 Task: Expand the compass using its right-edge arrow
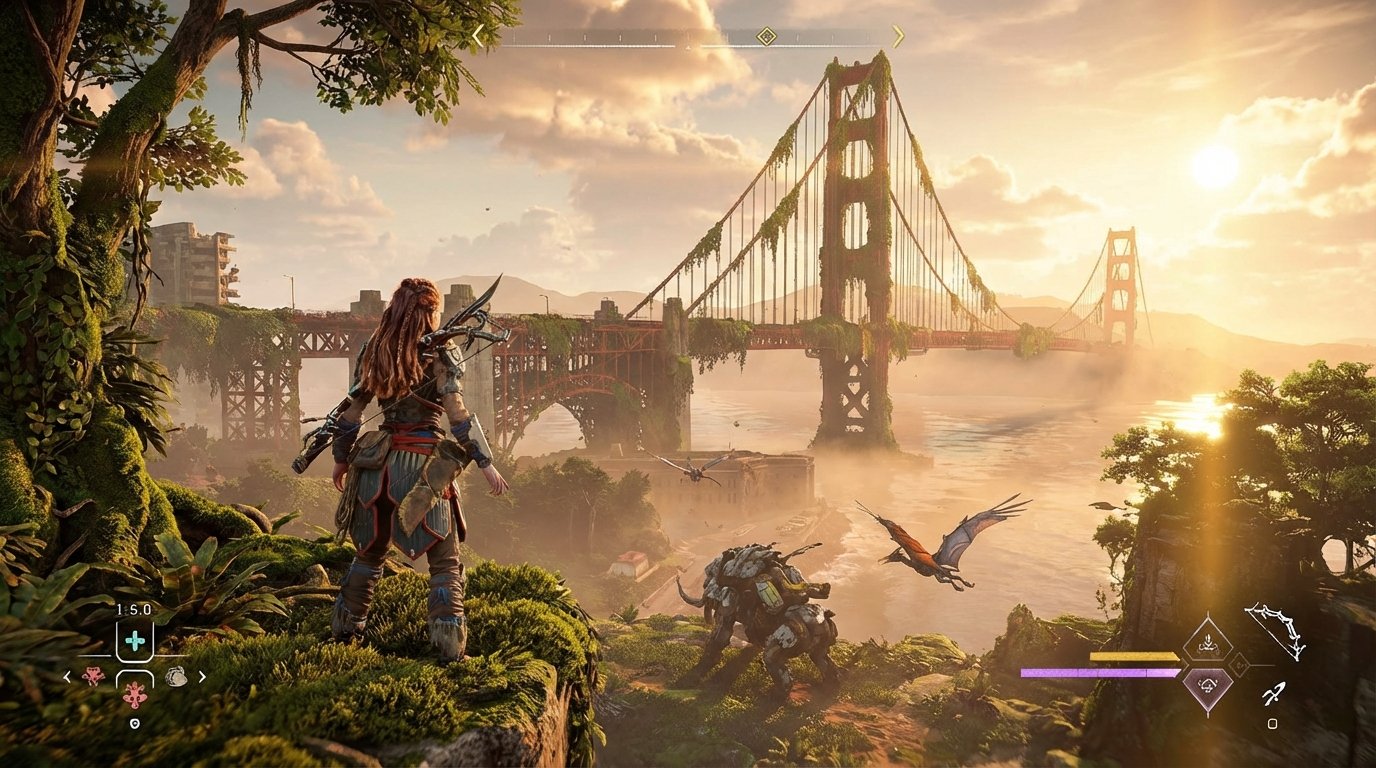point(899,36)
